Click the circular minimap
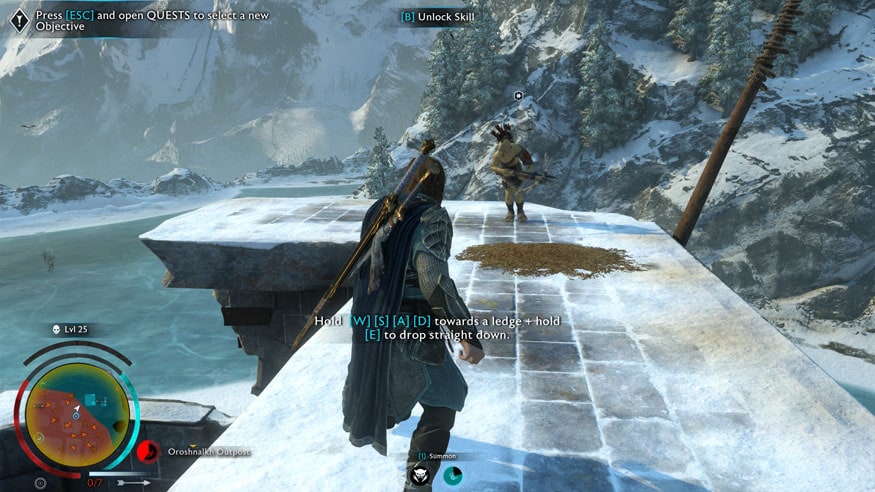Viewport: 875px width, 492px height. click(77, 412)
